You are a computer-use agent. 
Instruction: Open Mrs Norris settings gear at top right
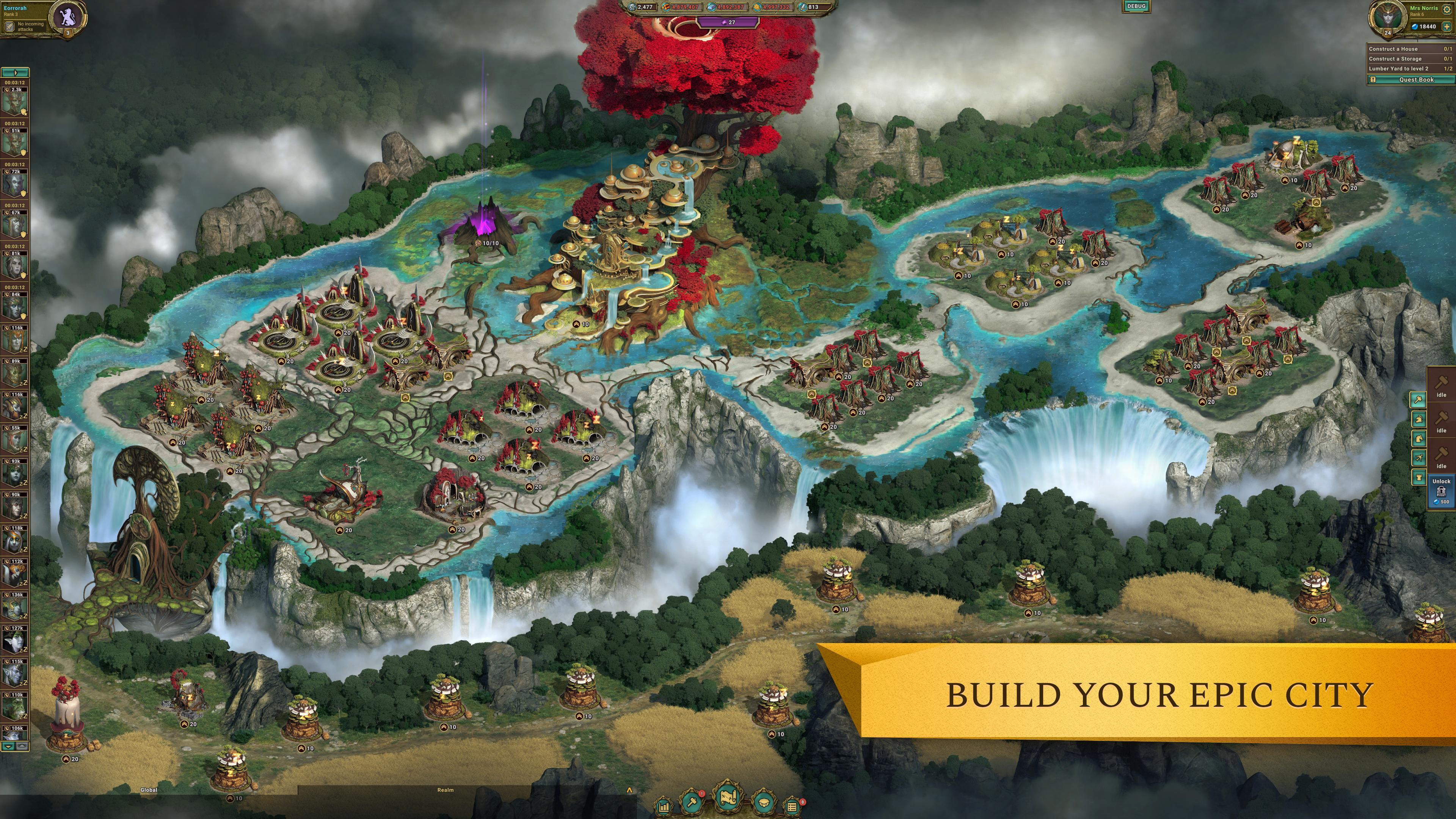click(1448, 9)
